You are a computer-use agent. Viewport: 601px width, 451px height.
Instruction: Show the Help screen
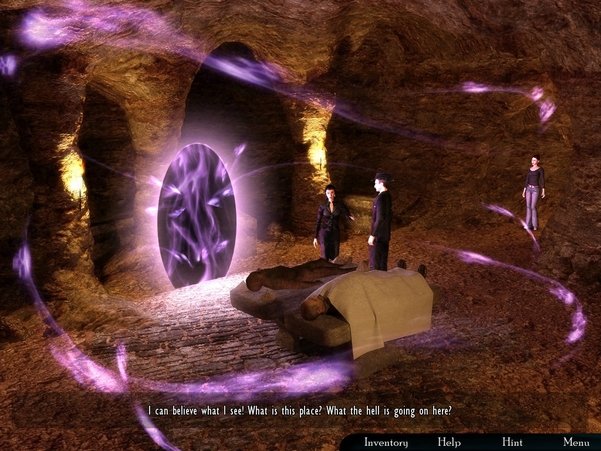click(x=449, y=442)
